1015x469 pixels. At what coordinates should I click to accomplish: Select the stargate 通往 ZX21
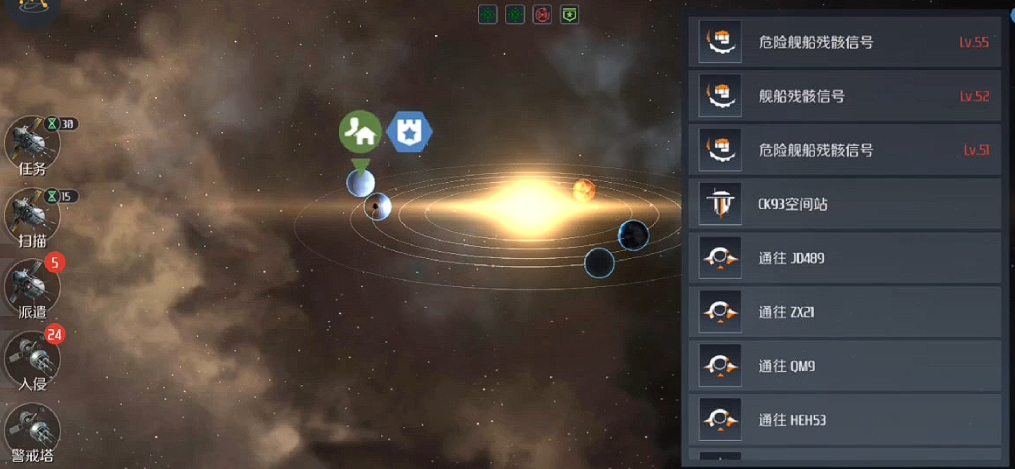(x=845, y=312)
